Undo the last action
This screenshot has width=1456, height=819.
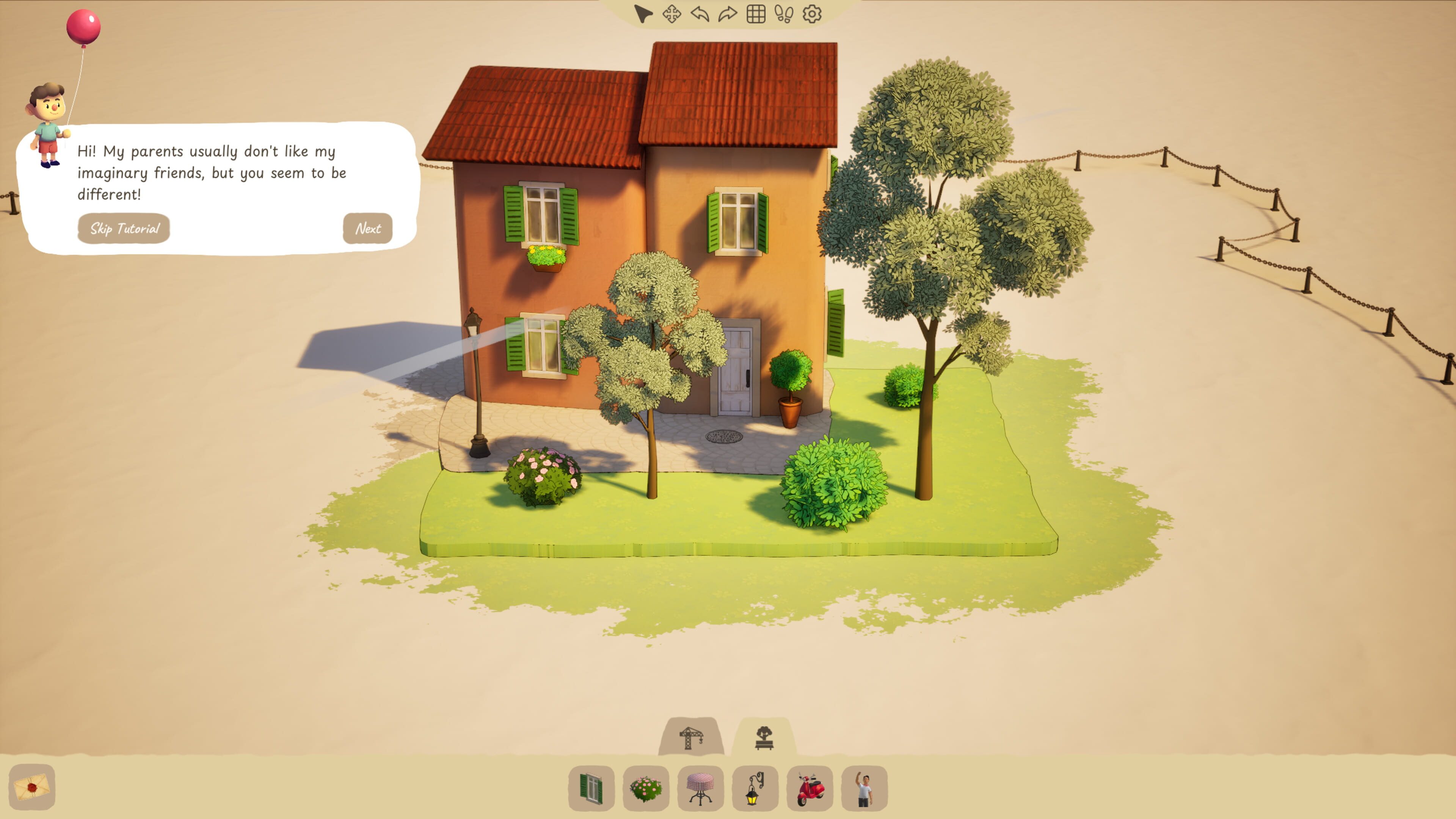click(700, 14)
